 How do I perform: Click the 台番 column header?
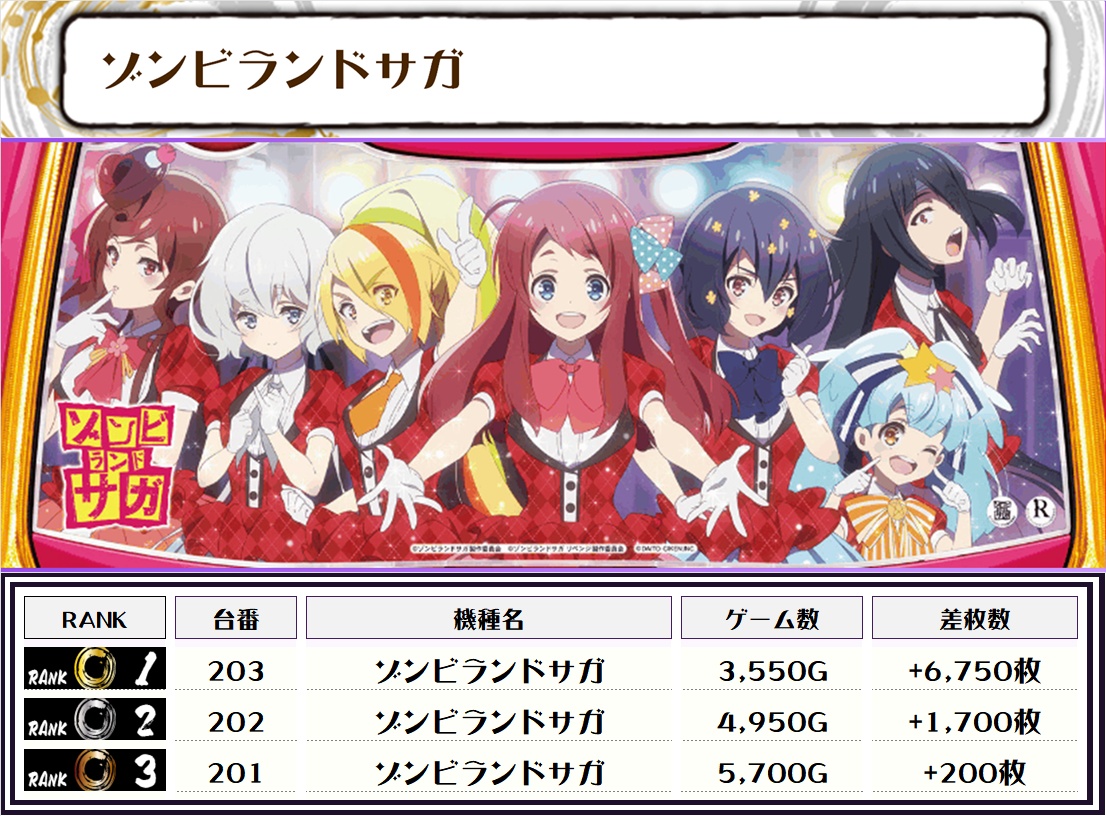point(236,619)
